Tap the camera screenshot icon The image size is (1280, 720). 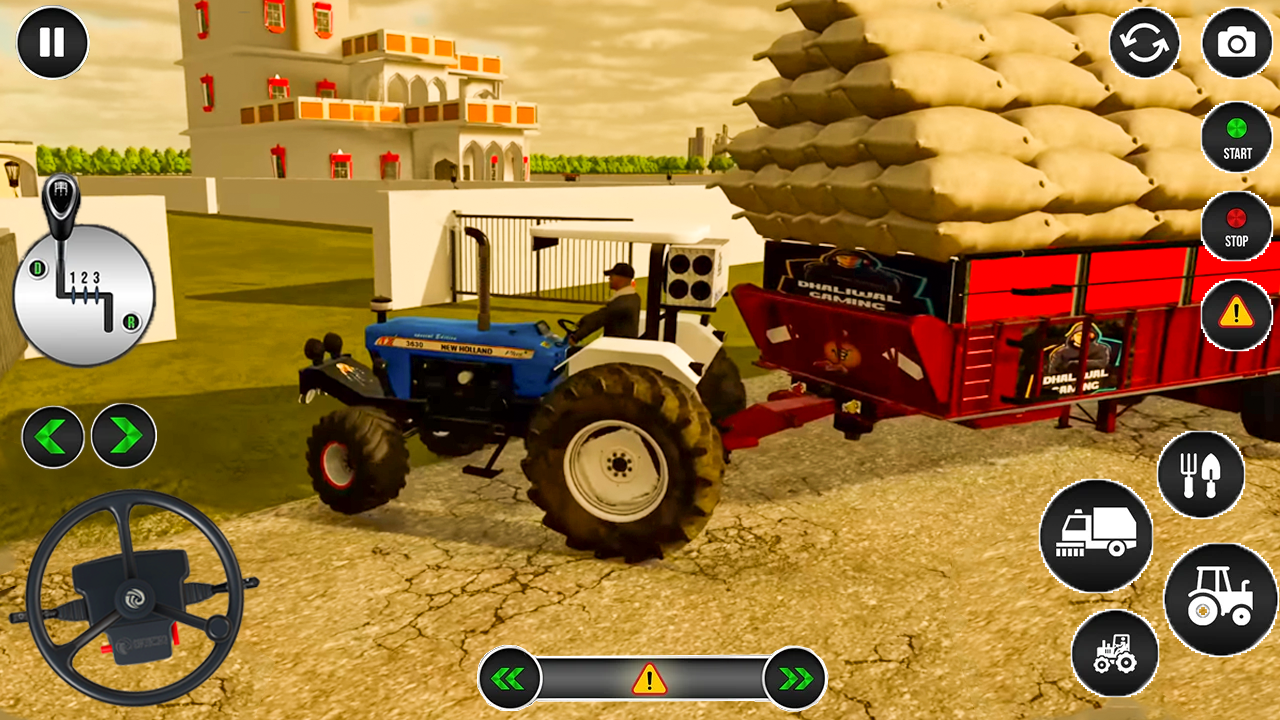pyautogui.click(x=1237, y=43)
